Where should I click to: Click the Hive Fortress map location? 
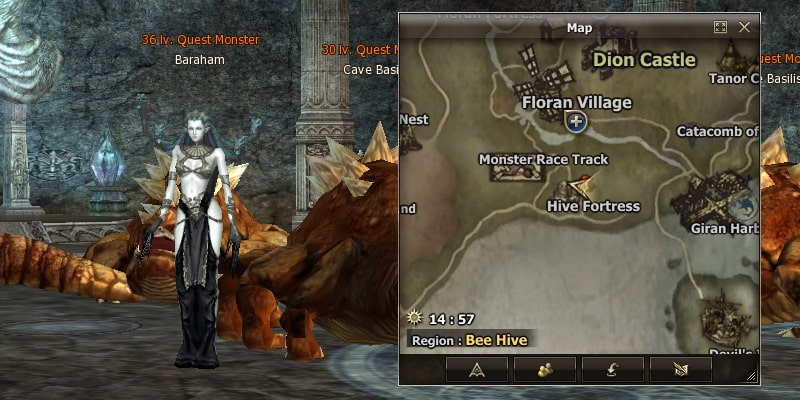pyautogui.click(x=593, y=206)
